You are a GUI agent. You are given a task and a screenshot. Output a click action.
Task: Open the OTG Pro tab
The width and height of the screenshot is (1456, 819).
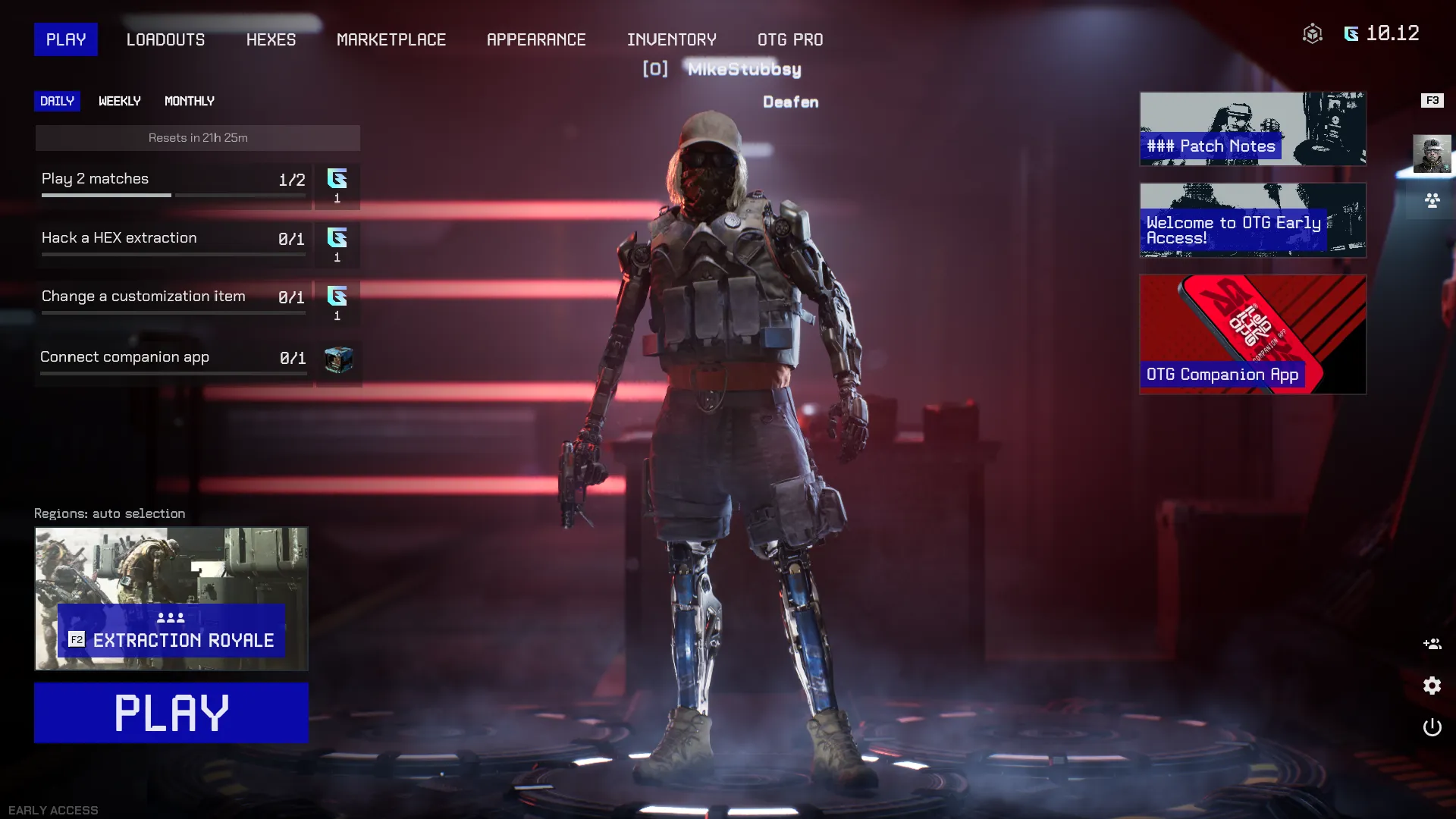tap(790, 39)
